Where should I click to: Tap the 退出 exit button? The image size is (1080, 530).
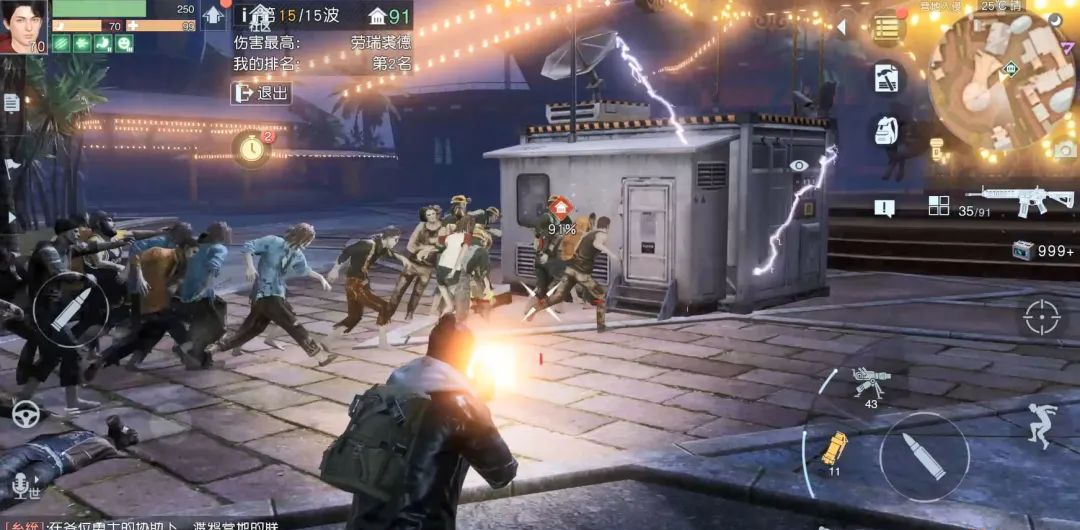(261, 93)
